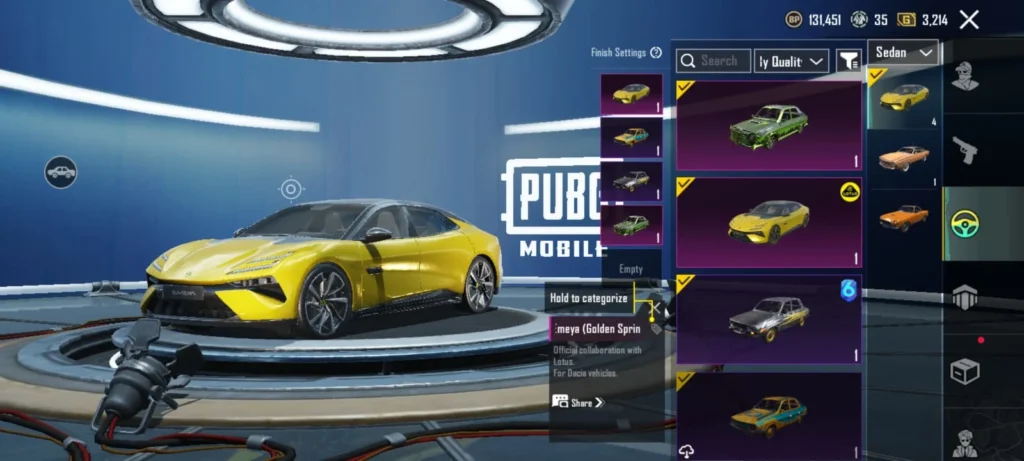Select the silver and gold Dacia skin
This screenshot has height=461, width=1024.
(768, 319)
